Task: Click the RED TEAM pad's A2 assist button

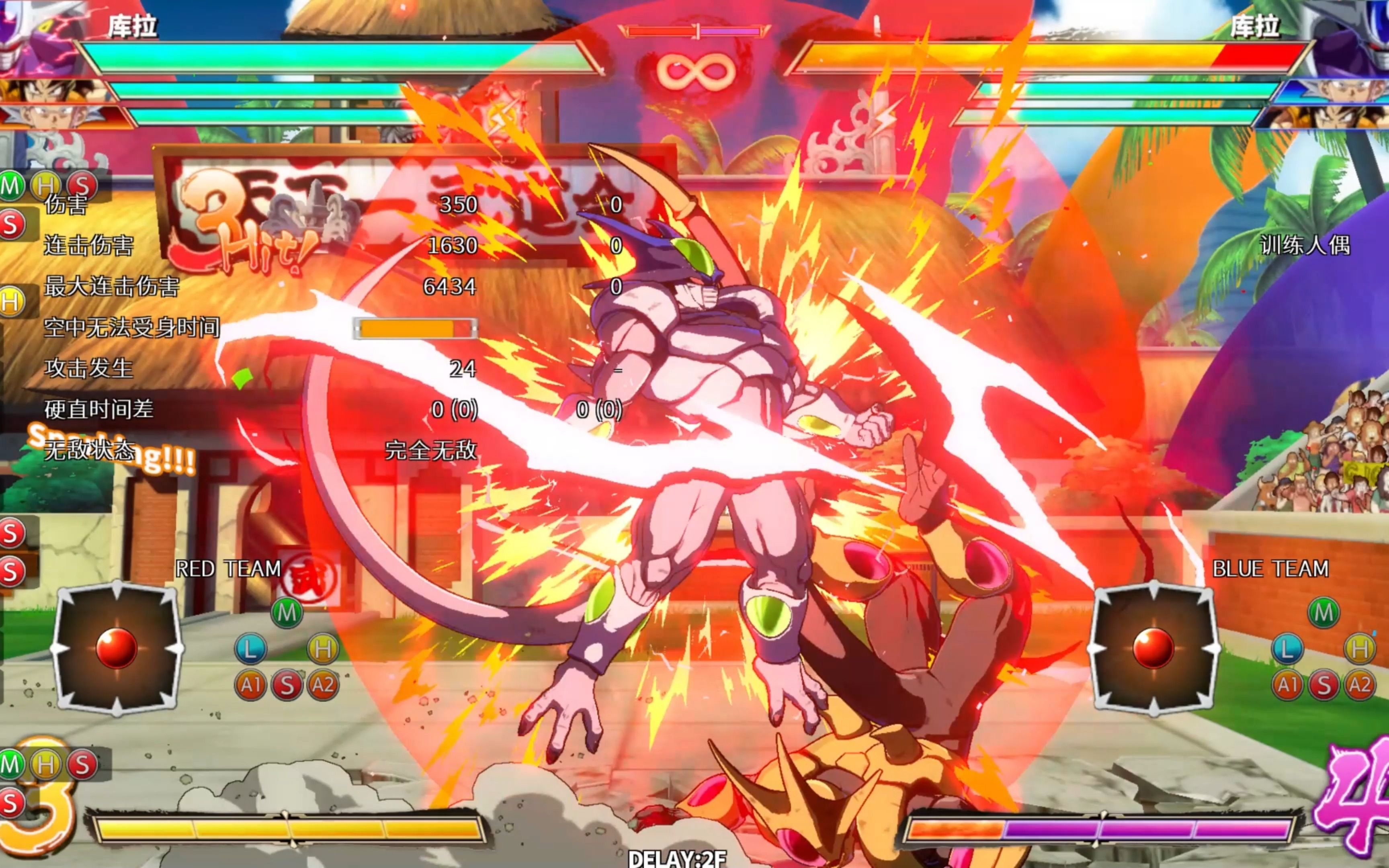Action: click(x=323, y=685)
